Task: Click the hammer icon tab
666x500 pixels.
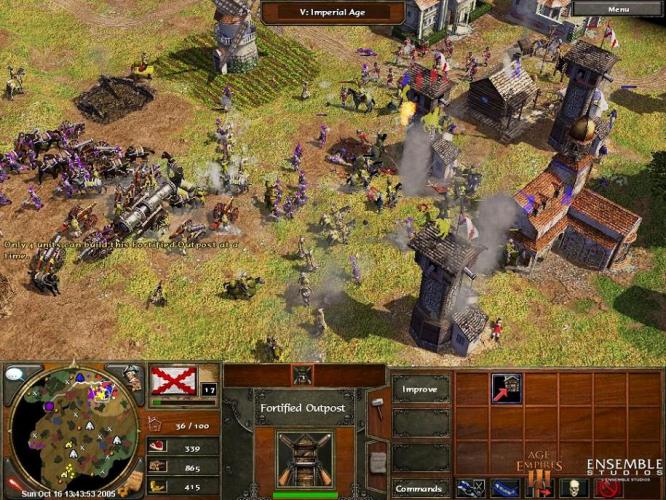Action: (x=377, y=405)
